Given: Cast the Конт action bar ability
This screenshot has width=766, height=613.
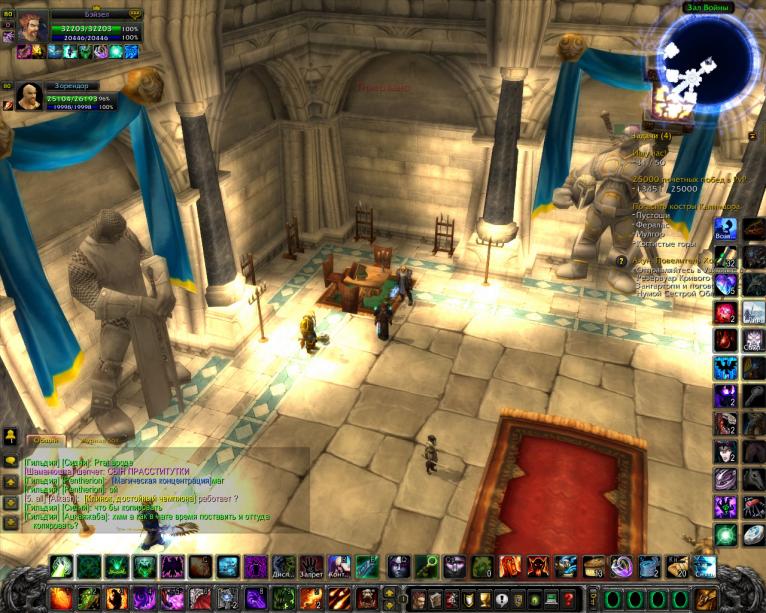Looking at the screenshot, I should (340, 567).
